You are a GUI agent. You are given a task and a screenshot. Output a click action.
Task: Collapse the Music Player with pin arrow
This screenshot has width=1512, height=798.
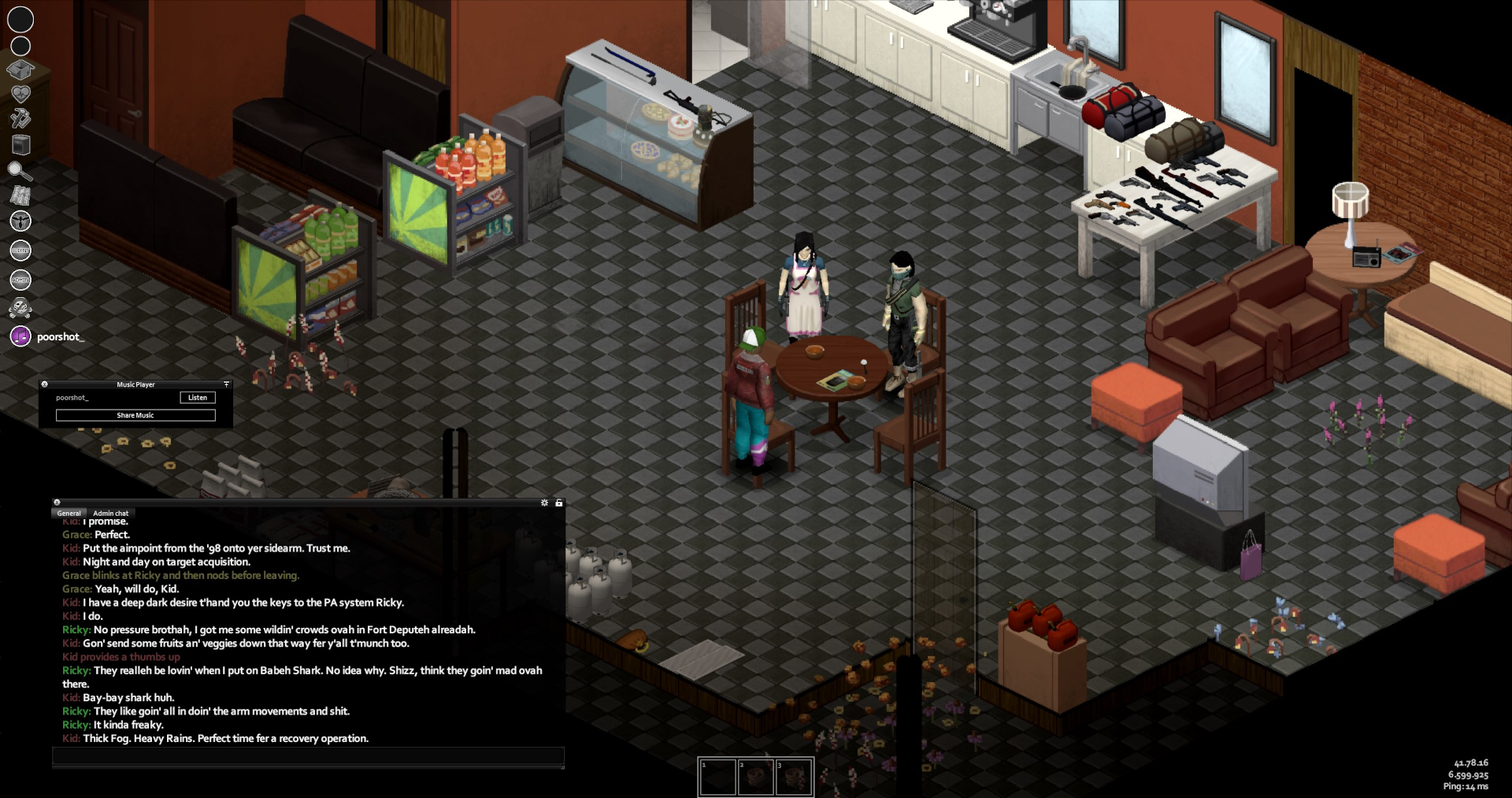(x=226, y=384)
